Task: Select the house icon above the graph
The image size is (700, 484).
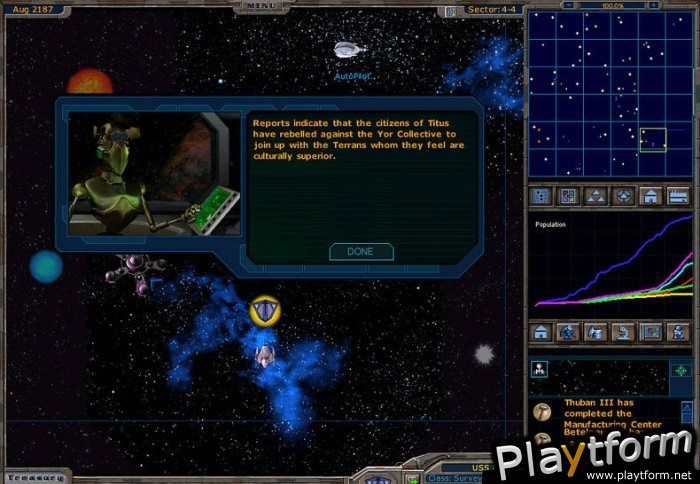Action: (651, 196)
